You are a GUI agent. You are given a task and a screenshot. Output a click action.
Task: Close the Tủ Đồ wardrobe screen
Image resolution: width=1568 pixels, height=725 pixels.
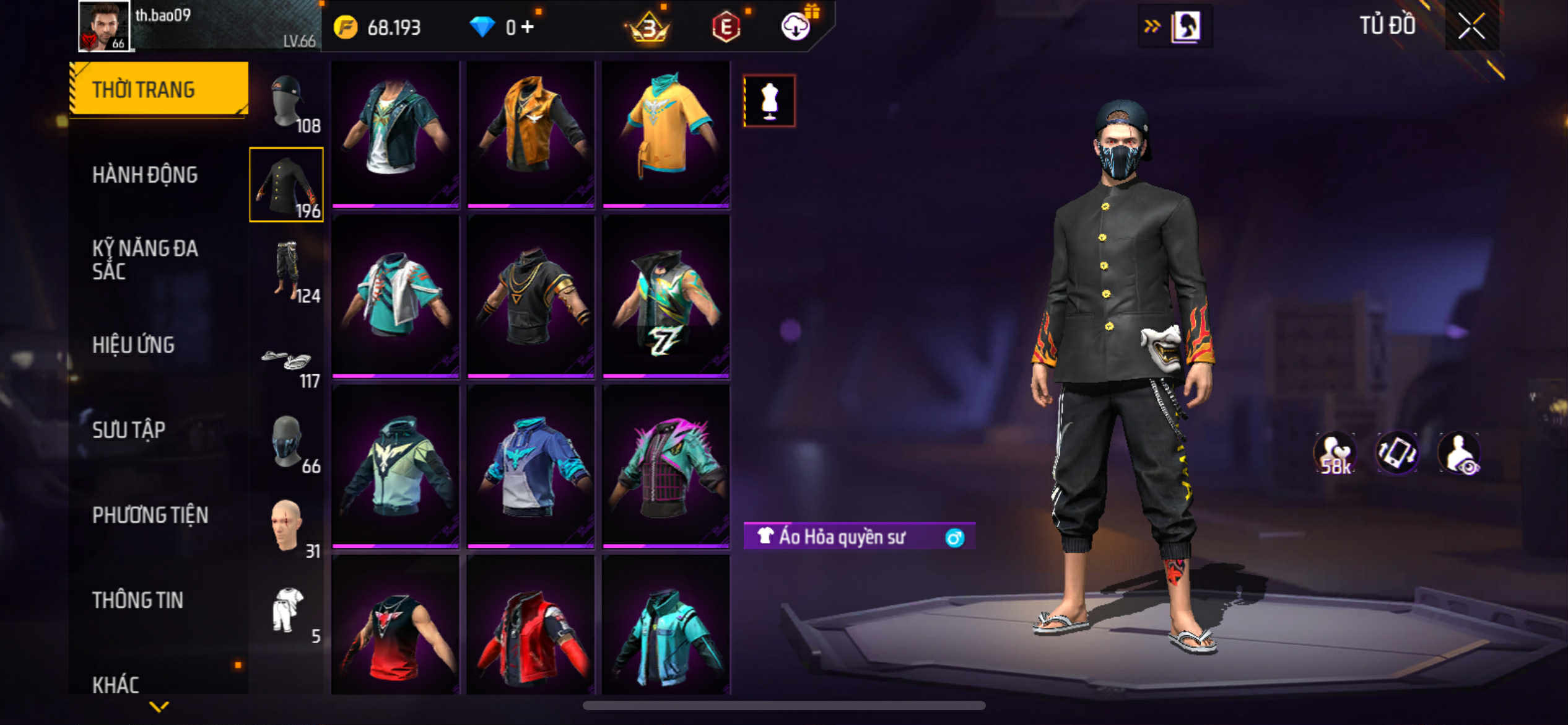1471,26
